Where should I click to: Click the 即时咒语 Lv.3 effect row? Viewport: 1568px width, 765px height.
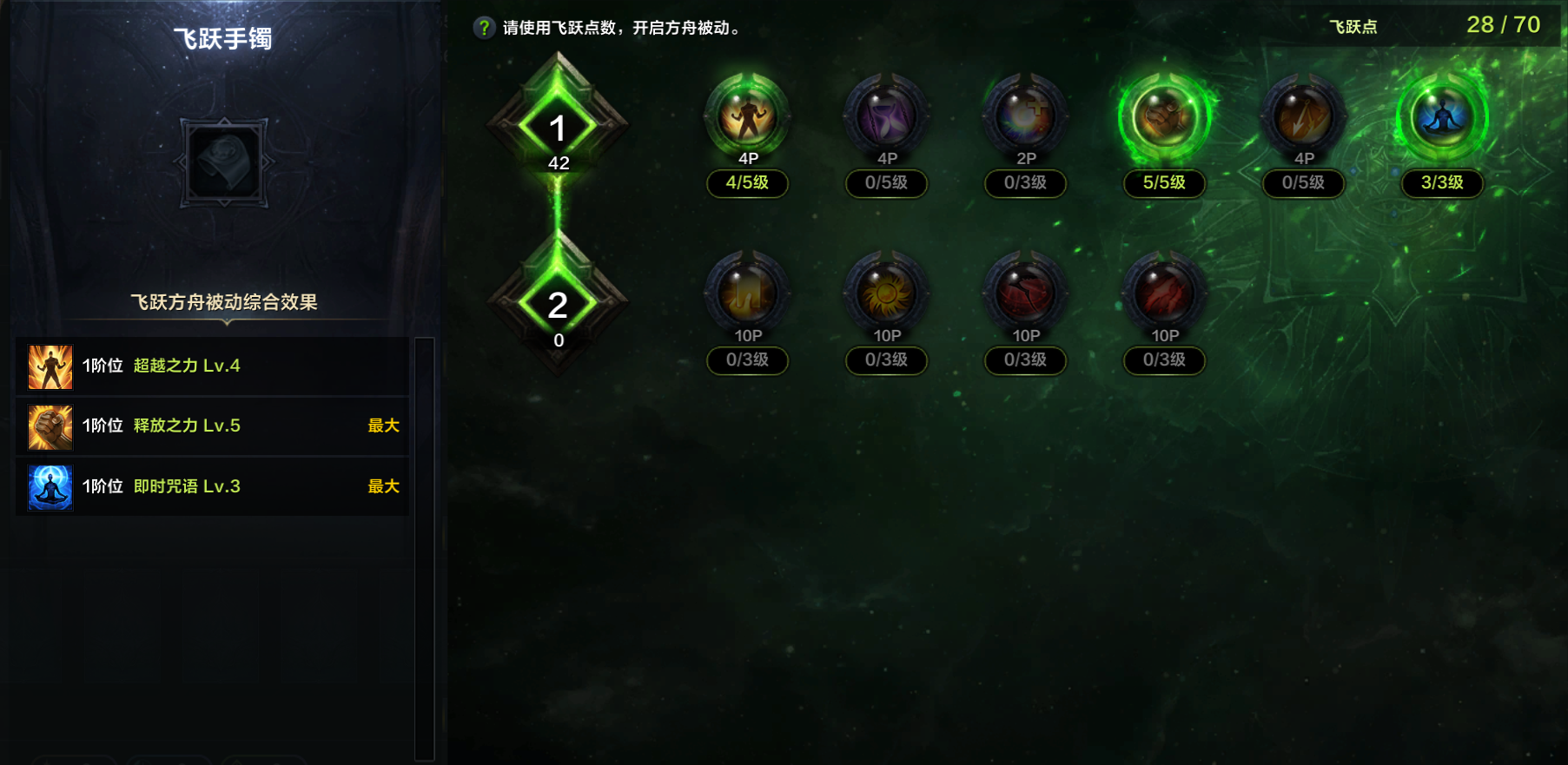click(x=213, y=486)
